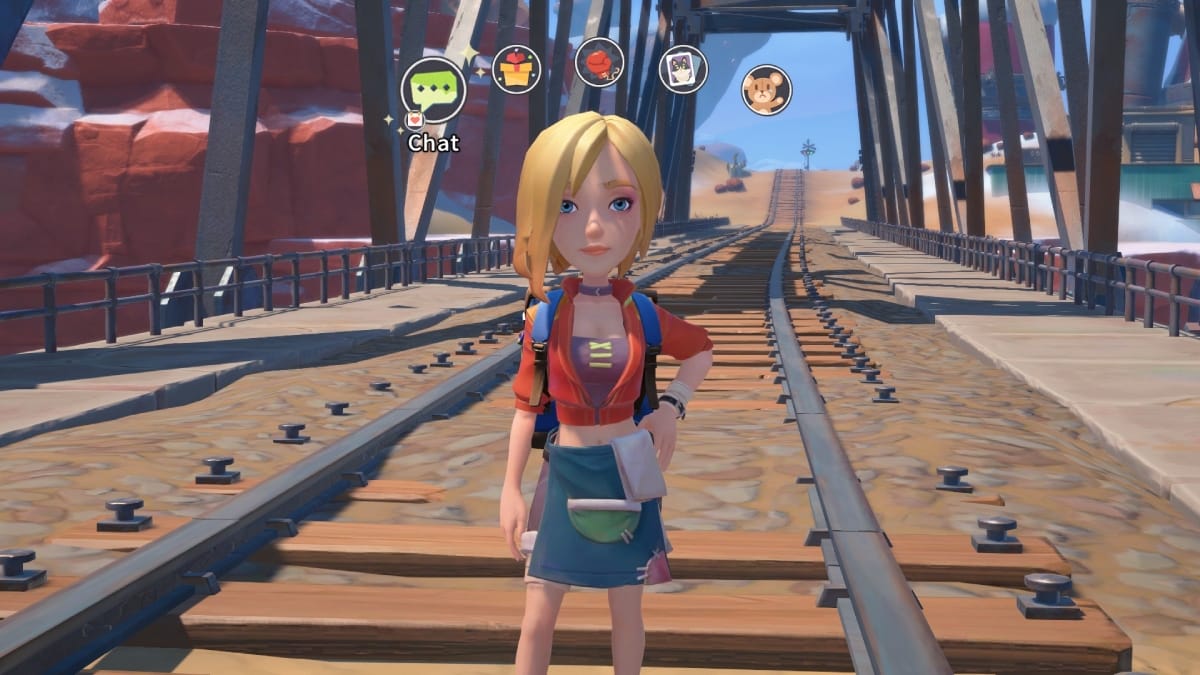This screenshot has height=675, width=1200.
Task: Choose the red boxing glove spar option
Action: point(599,62)
